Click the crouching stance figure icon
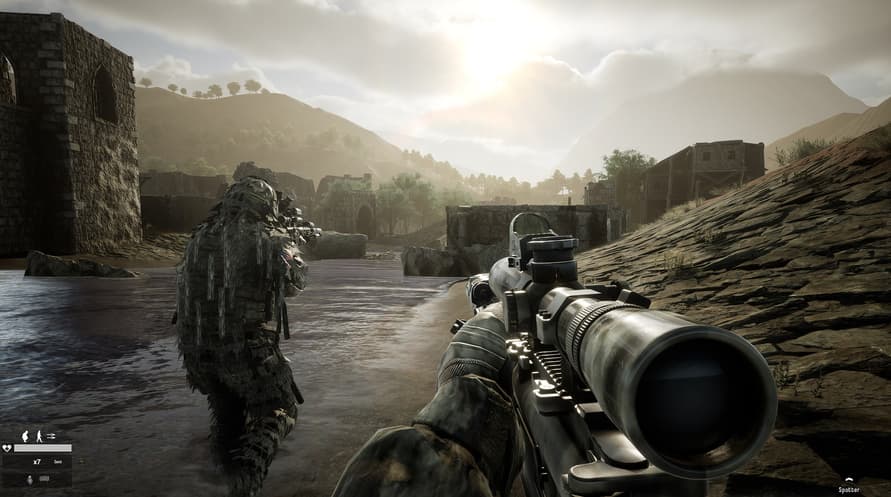The height and width of the screenshot is (497, 891). (x=25, y=436)
